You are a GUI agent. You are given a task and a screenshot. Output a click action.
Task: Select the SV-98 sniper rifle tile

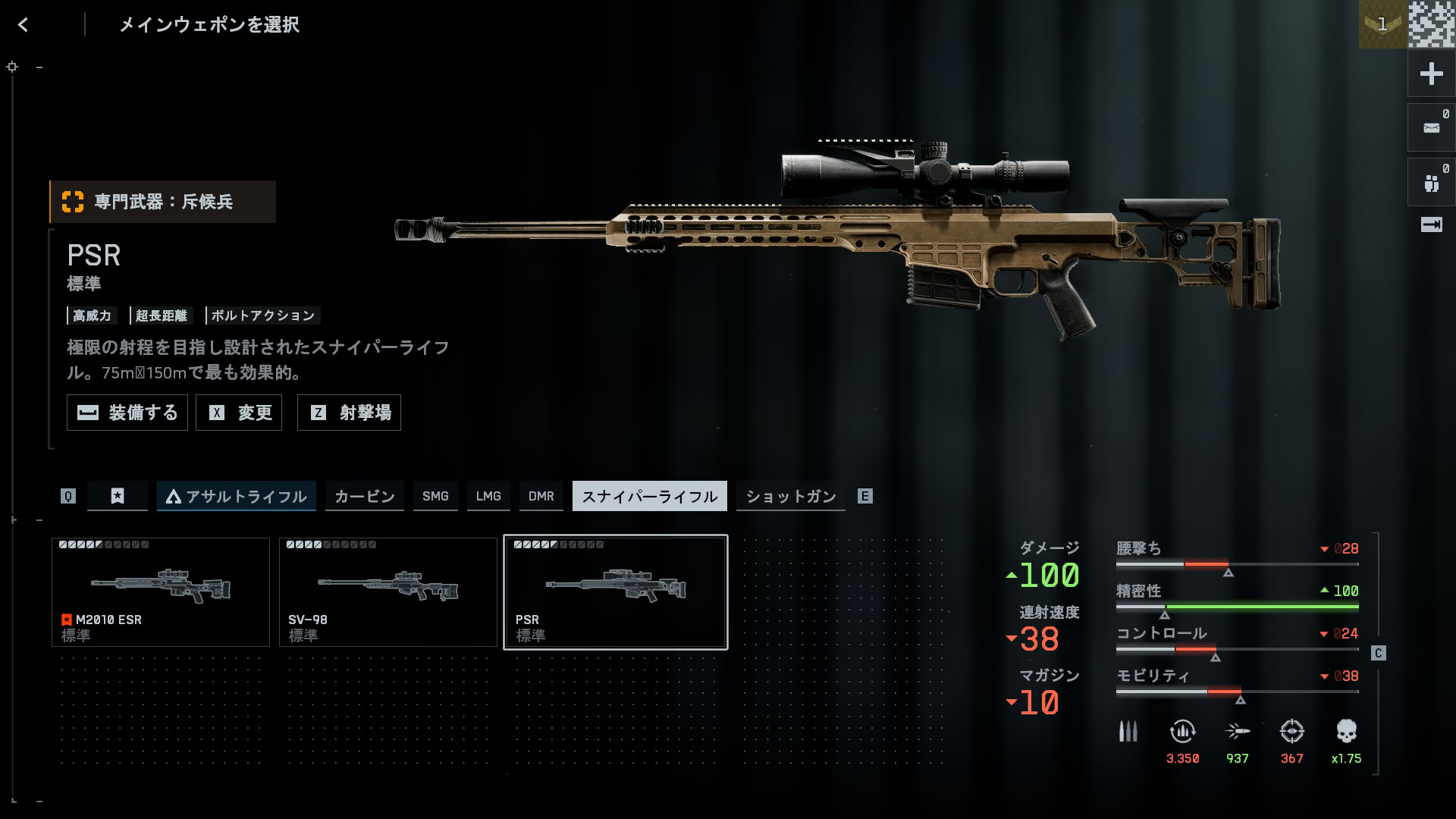click(x=388, y=592)
